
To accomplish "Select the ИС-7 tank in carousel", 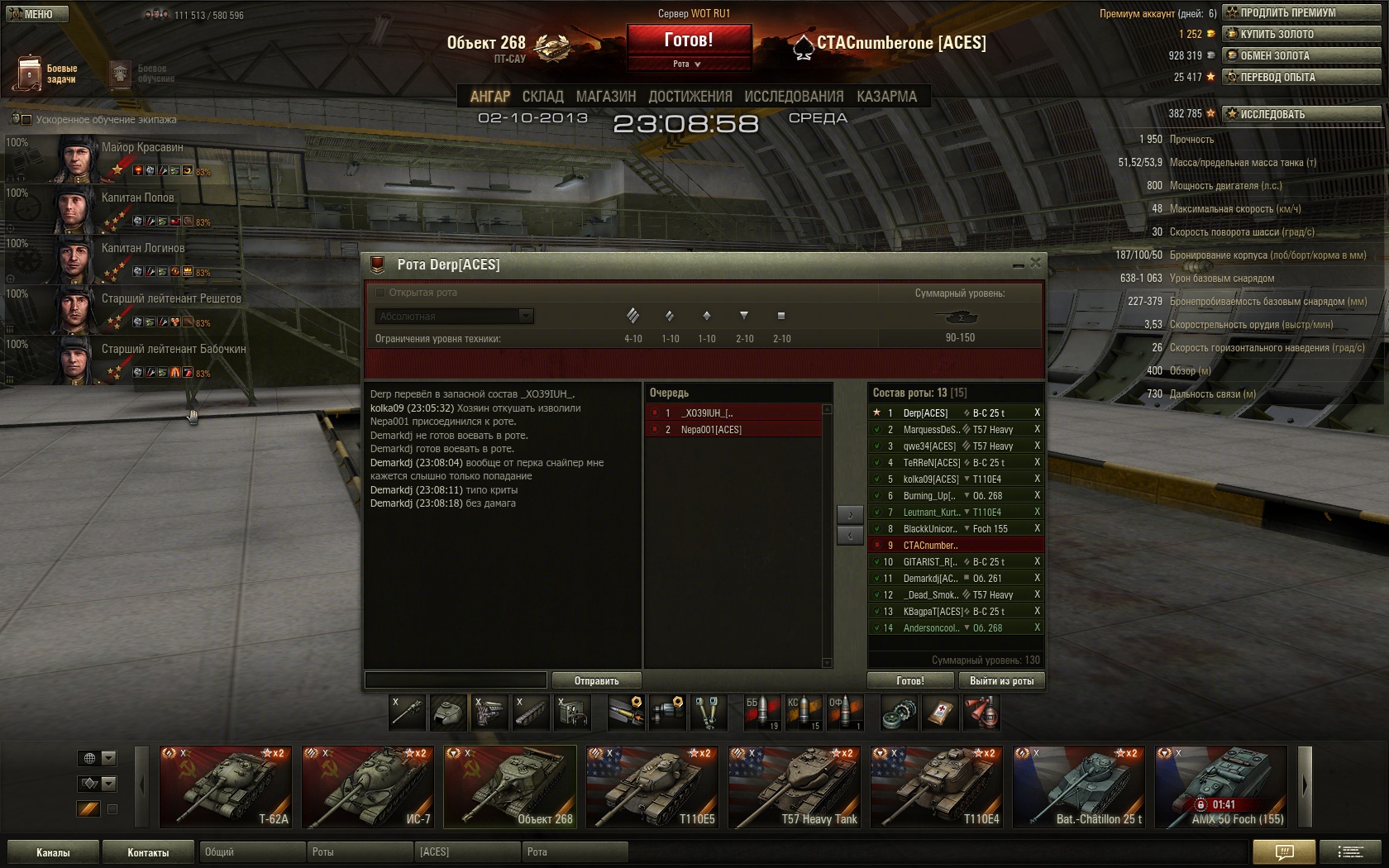I will tap(367, 787).
